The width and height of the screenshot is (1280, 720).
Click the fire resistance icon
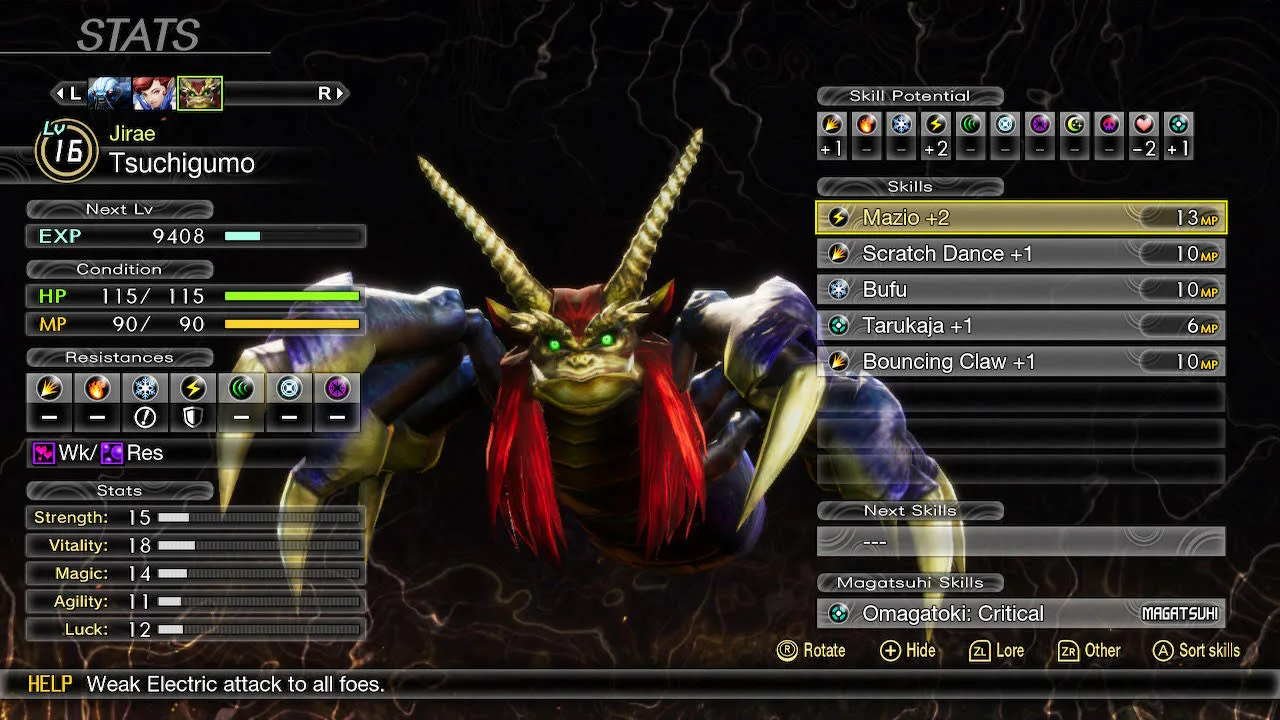pos(97,388)
